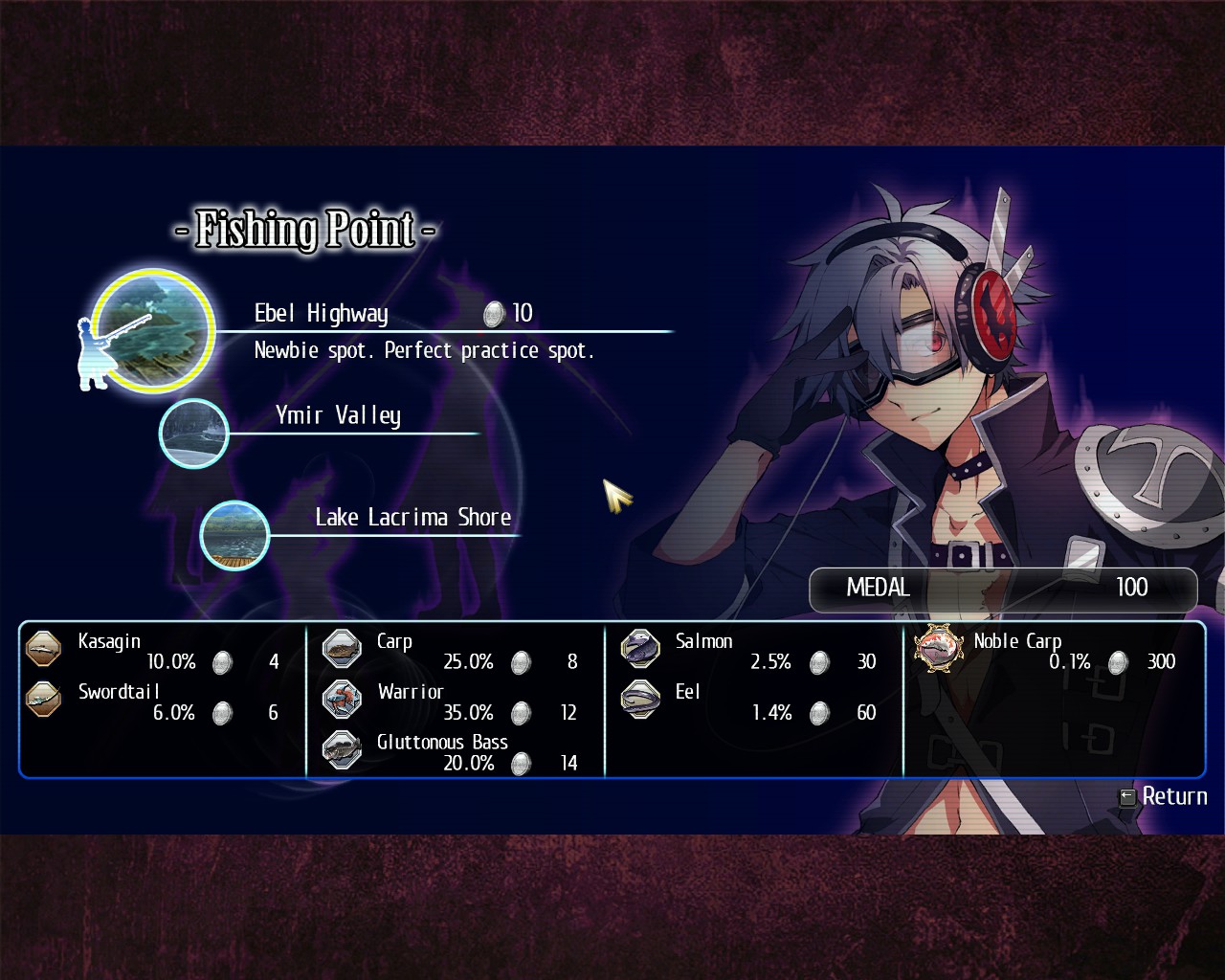The height and width of the screenshot is (980, 1225).
Task: Open the Lake Lacrima Shore thumbnail
Action: (x=234, y=535)
